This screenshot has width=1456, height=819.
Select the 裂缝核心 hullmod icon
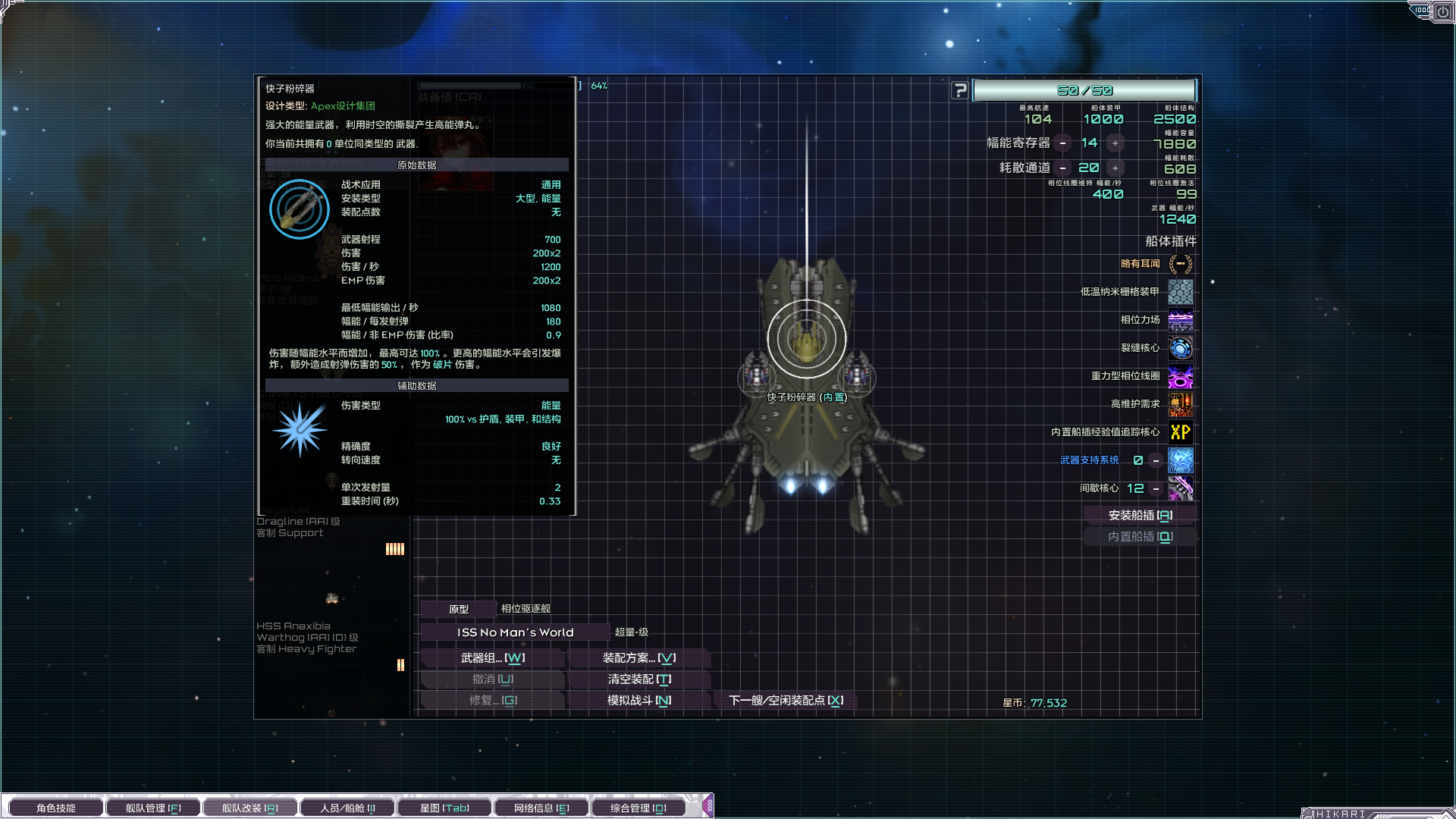(1180, 348)
